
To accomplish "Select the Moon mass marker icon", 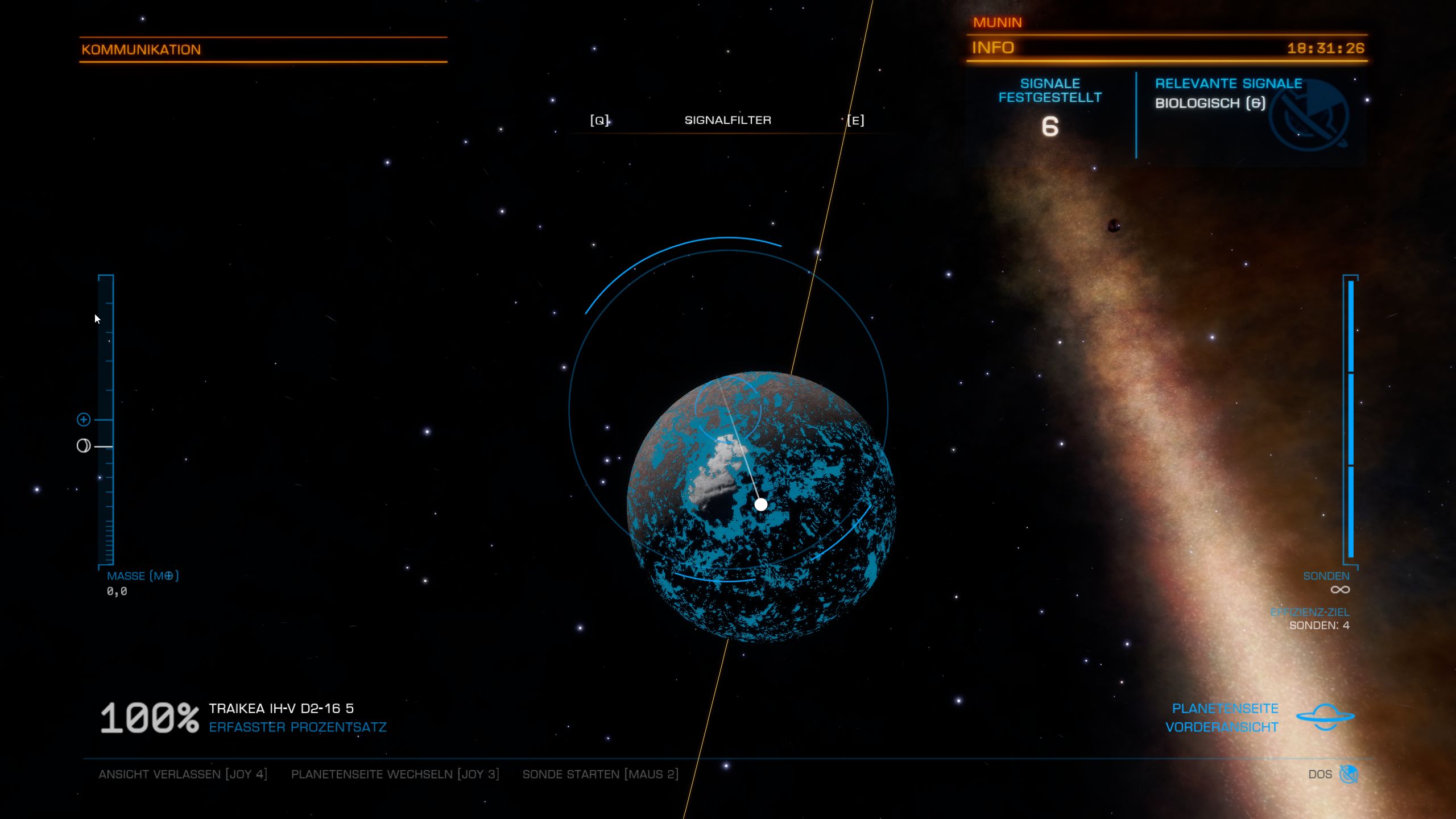I will point(84,446).
